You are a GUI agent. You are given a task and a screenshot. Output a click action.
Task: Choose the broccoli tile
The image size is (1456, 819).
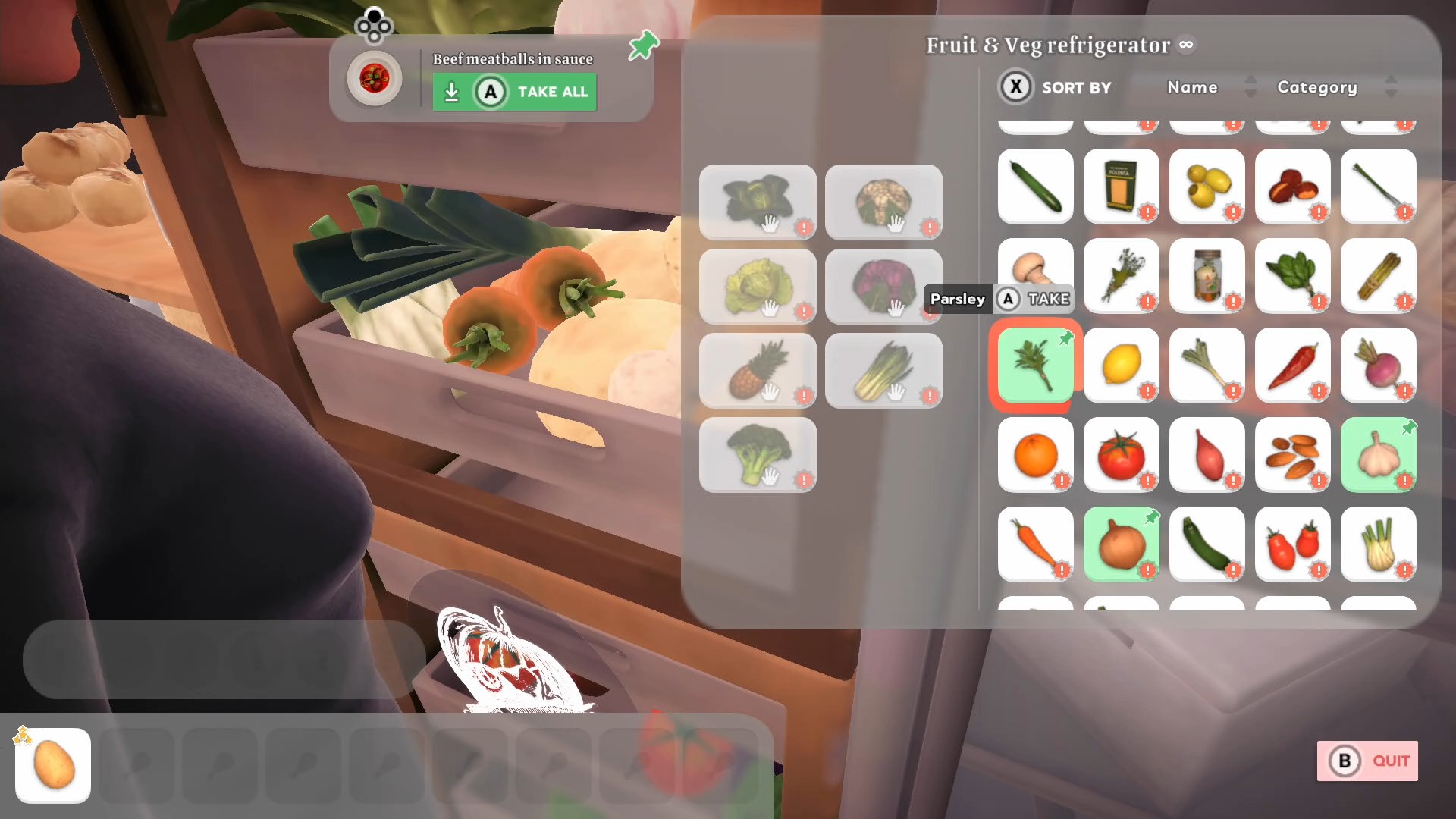coord(758,455)
